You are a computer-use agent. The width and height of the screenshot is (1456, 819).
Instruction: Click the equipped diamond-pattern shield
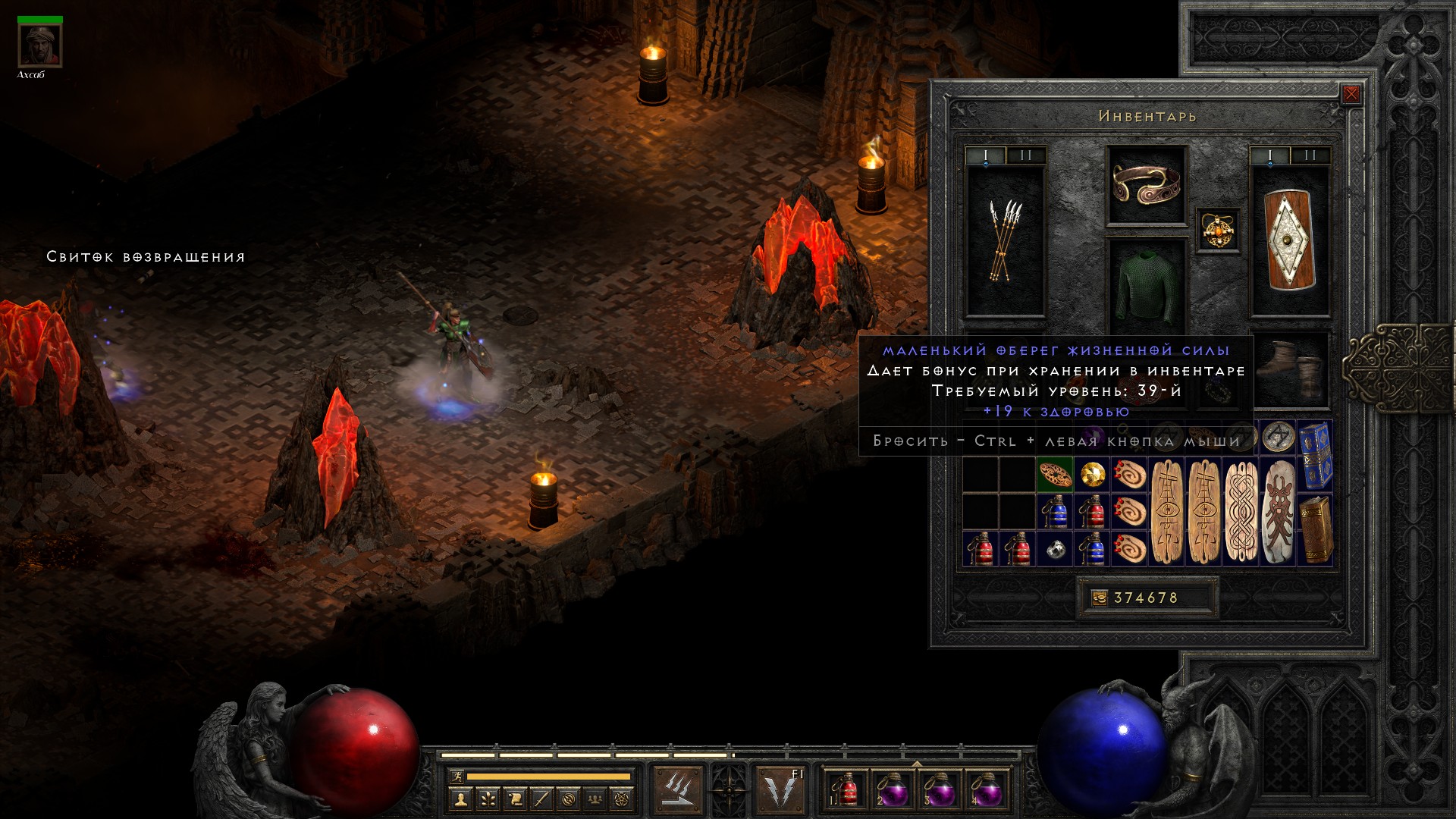[1290, 240]
